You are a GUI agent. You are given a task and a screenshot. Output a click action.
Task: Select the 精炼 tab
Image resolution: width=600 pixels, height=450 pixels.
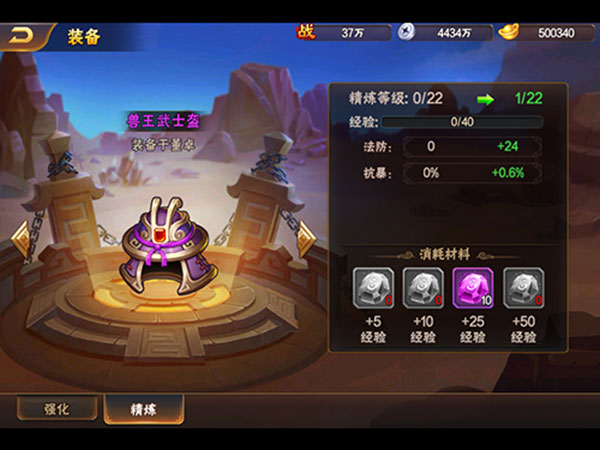click(143, 408)
